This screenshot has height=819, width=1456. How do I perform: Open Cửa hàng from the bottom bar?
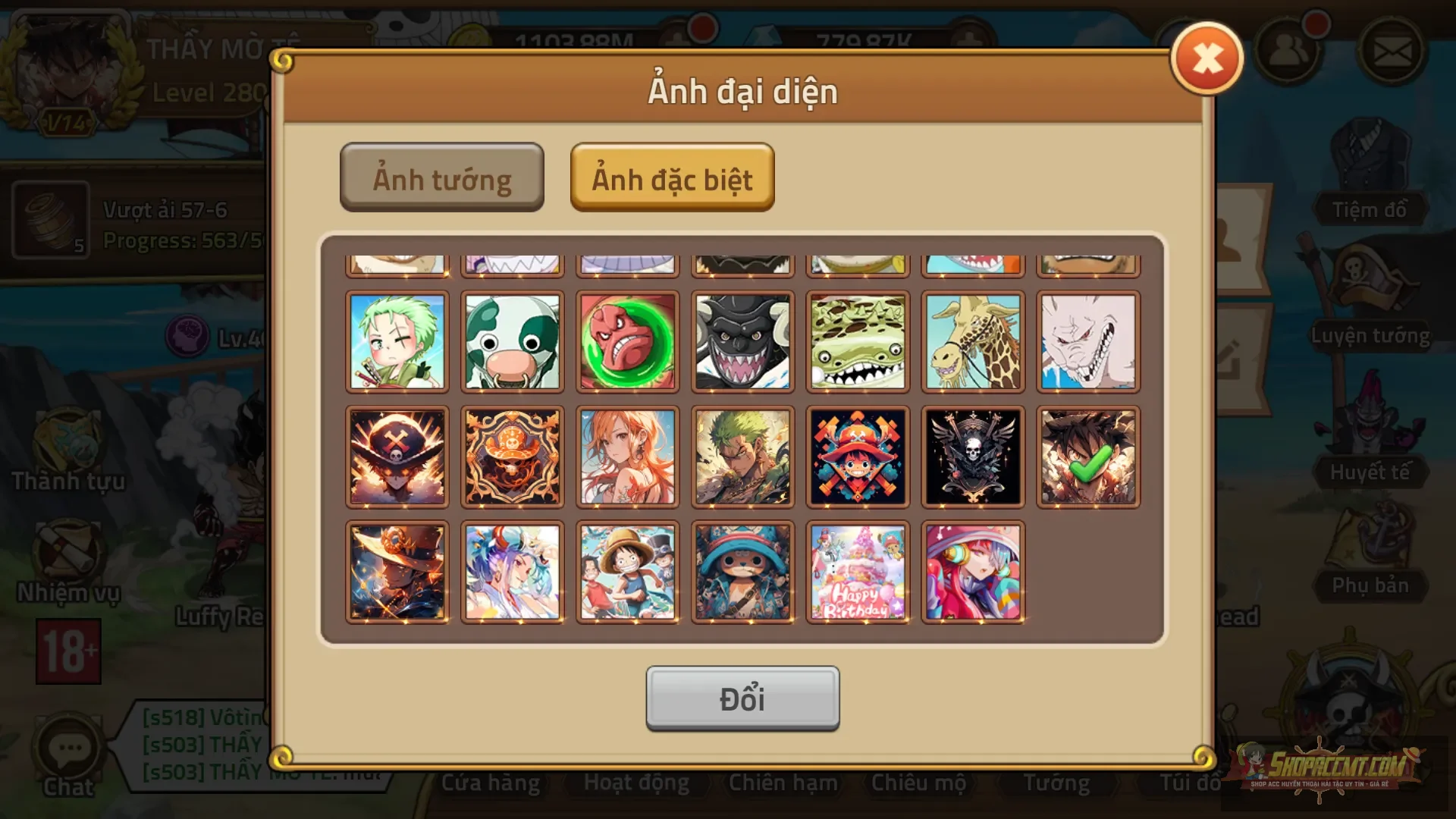(x=491, y=782)
